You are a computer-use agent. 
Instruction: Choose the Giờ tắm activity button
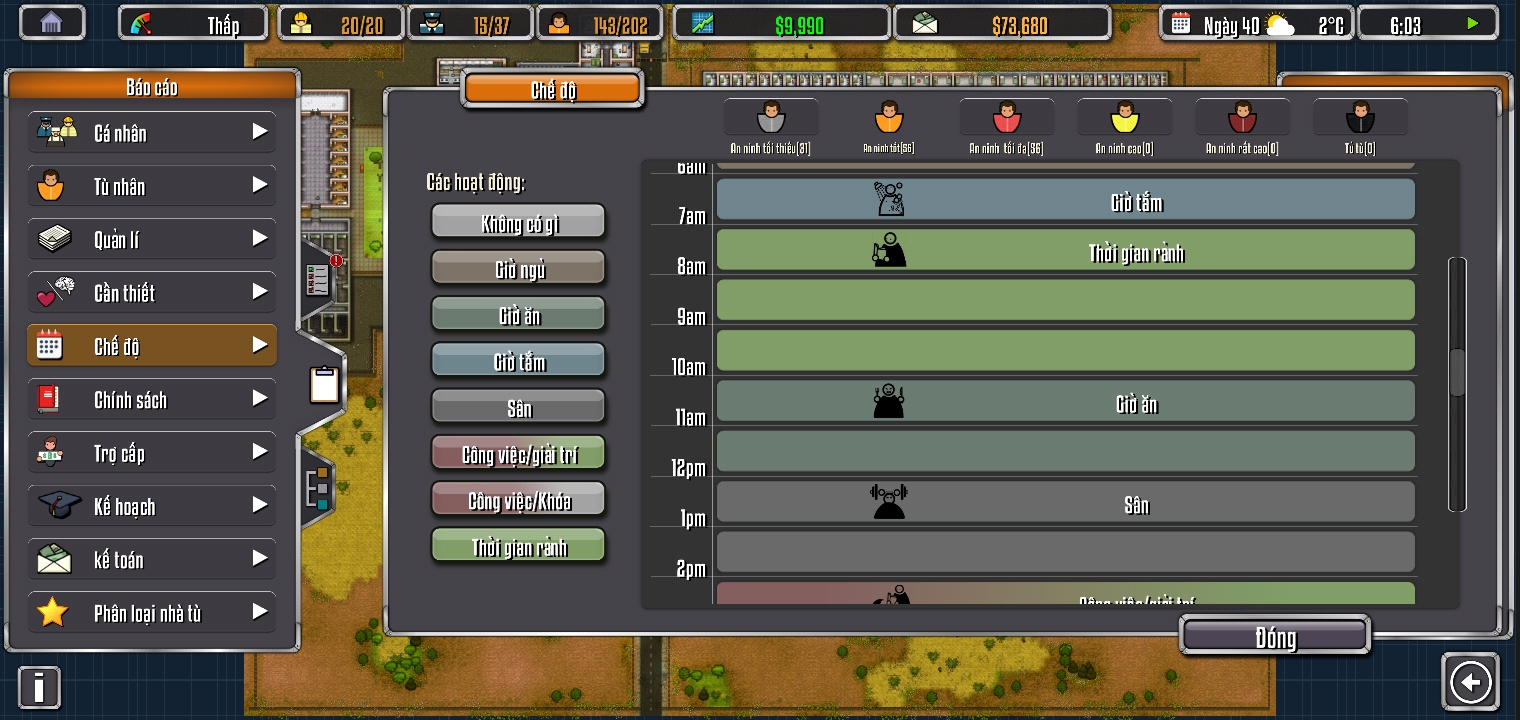pos(518,361)
